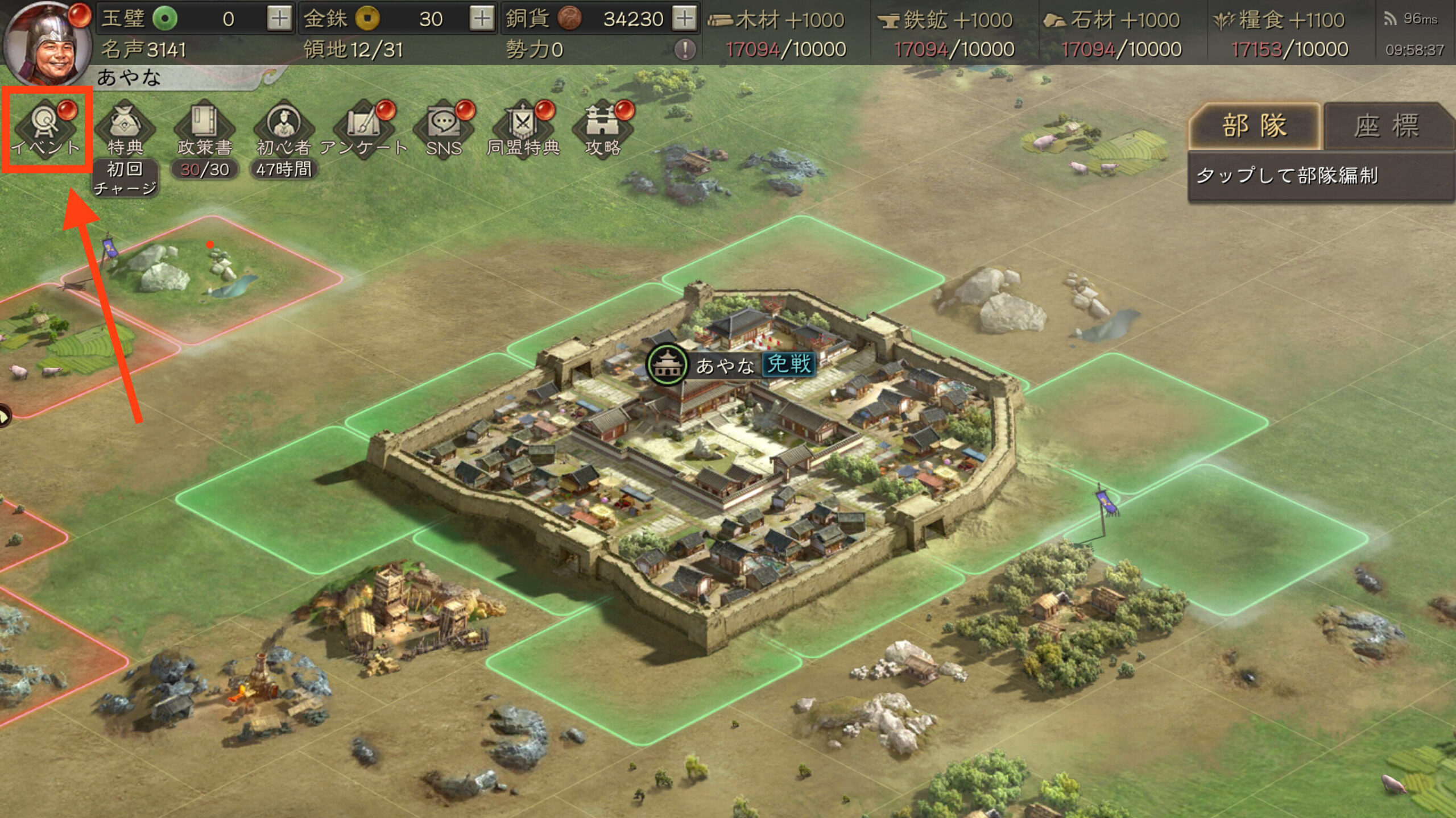The width and height of the screenshot is (1456, 818).
Task: Switch to the 部隊 troops tab
Action: [x=1254, y=126]
